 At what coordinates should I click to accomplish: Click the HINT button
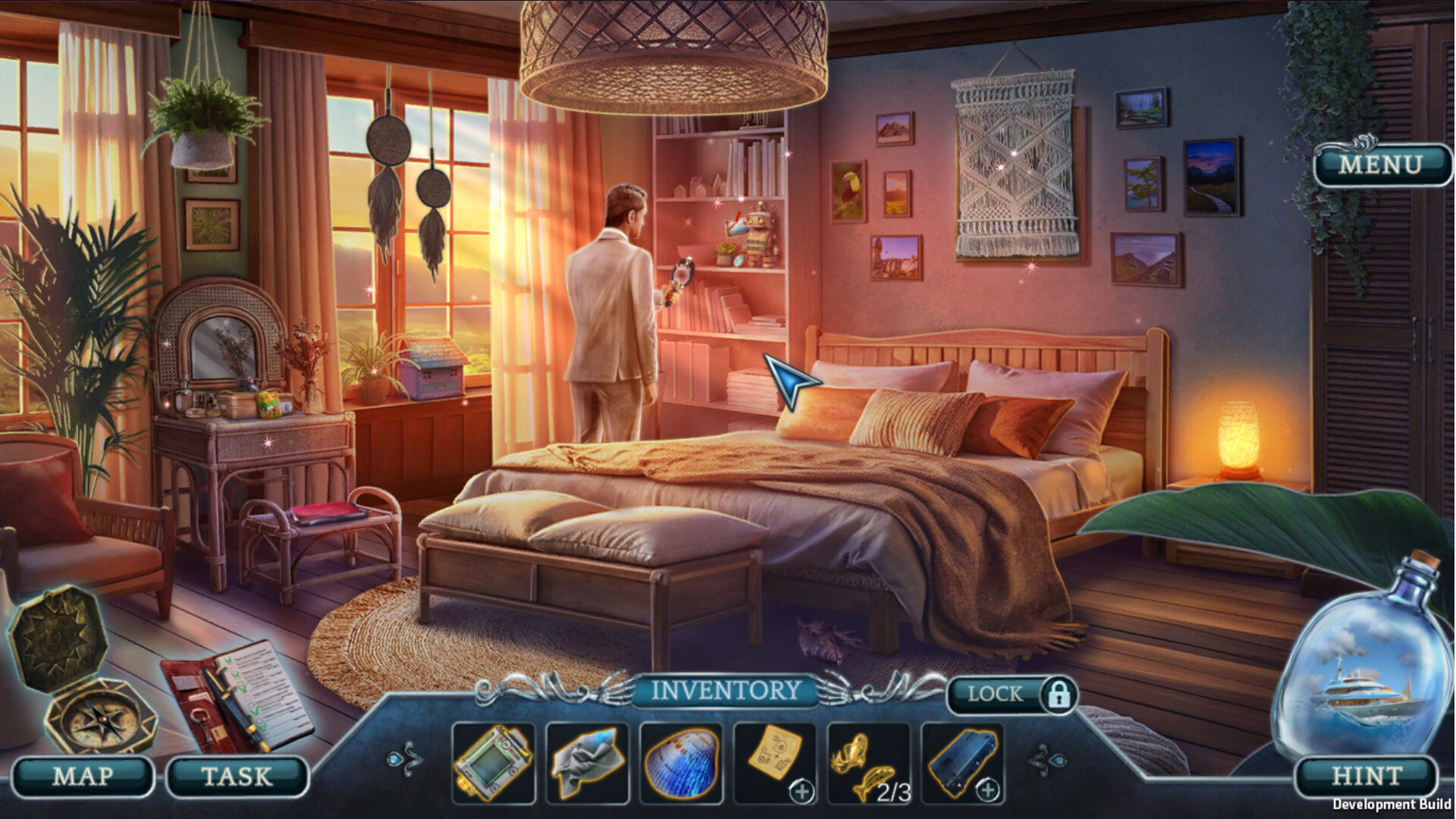coord(1367,775)
